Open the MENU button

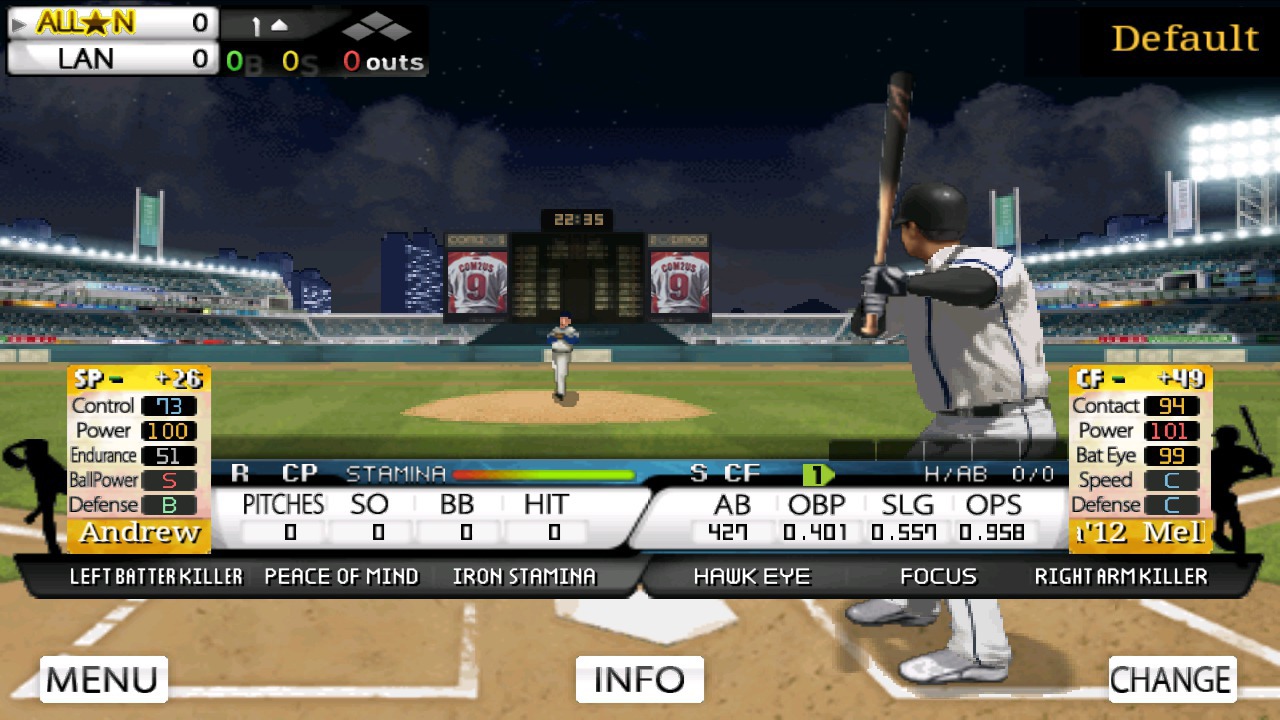[103, 679]
